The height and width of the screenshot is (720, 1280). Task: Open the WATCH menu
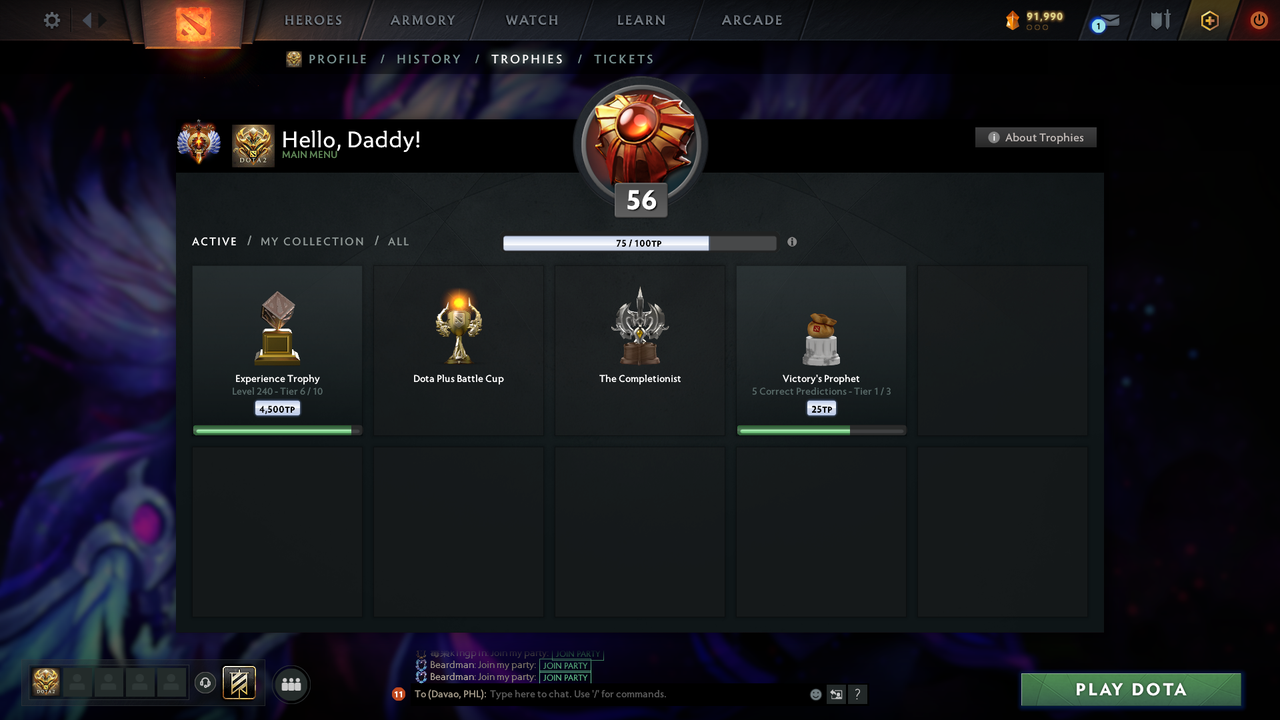(x=531, y=19)
